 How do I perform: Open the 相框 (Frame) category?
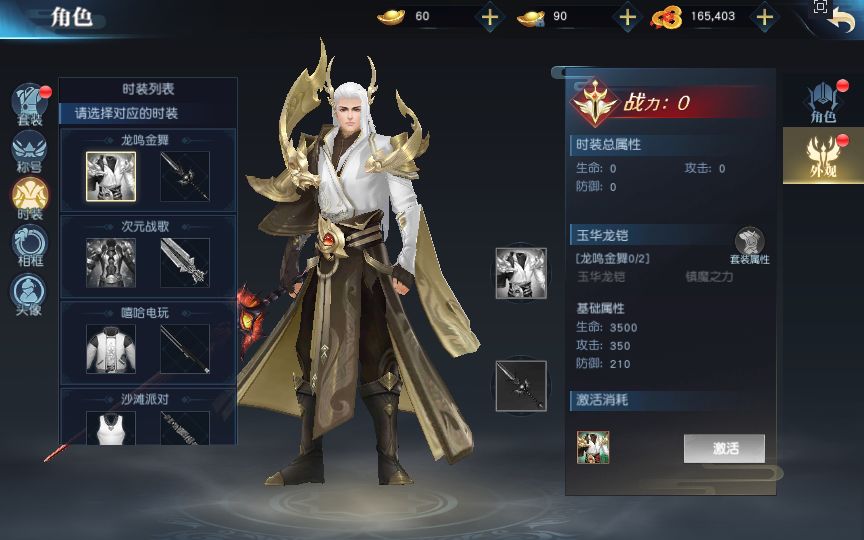click(x=29, y=245)
